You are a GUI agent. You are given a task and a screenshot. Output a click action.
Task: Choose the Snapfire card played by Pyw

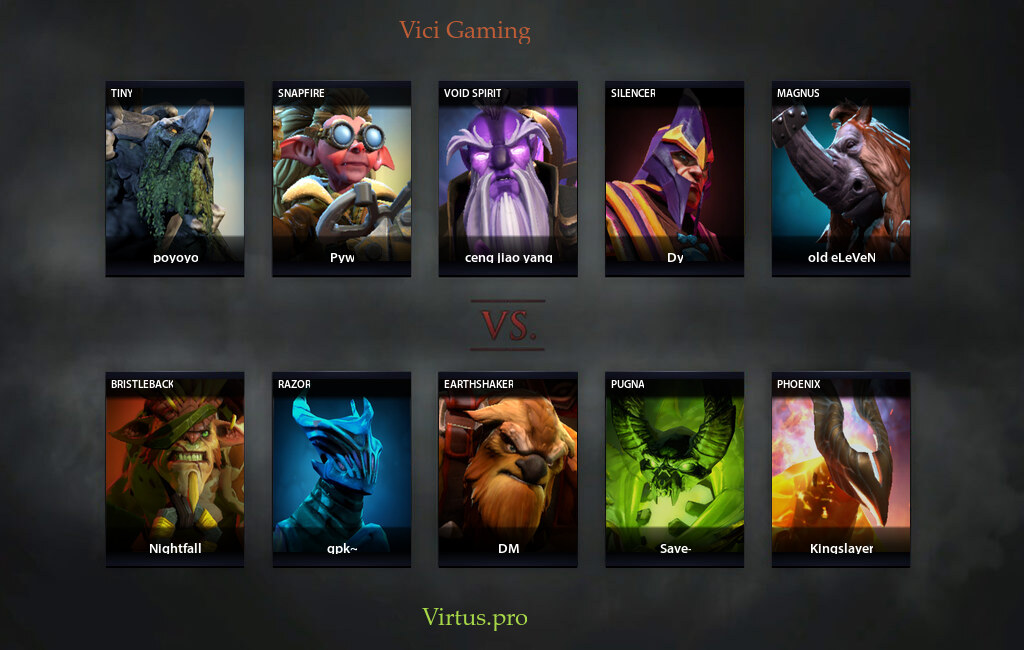pos(342,178)
